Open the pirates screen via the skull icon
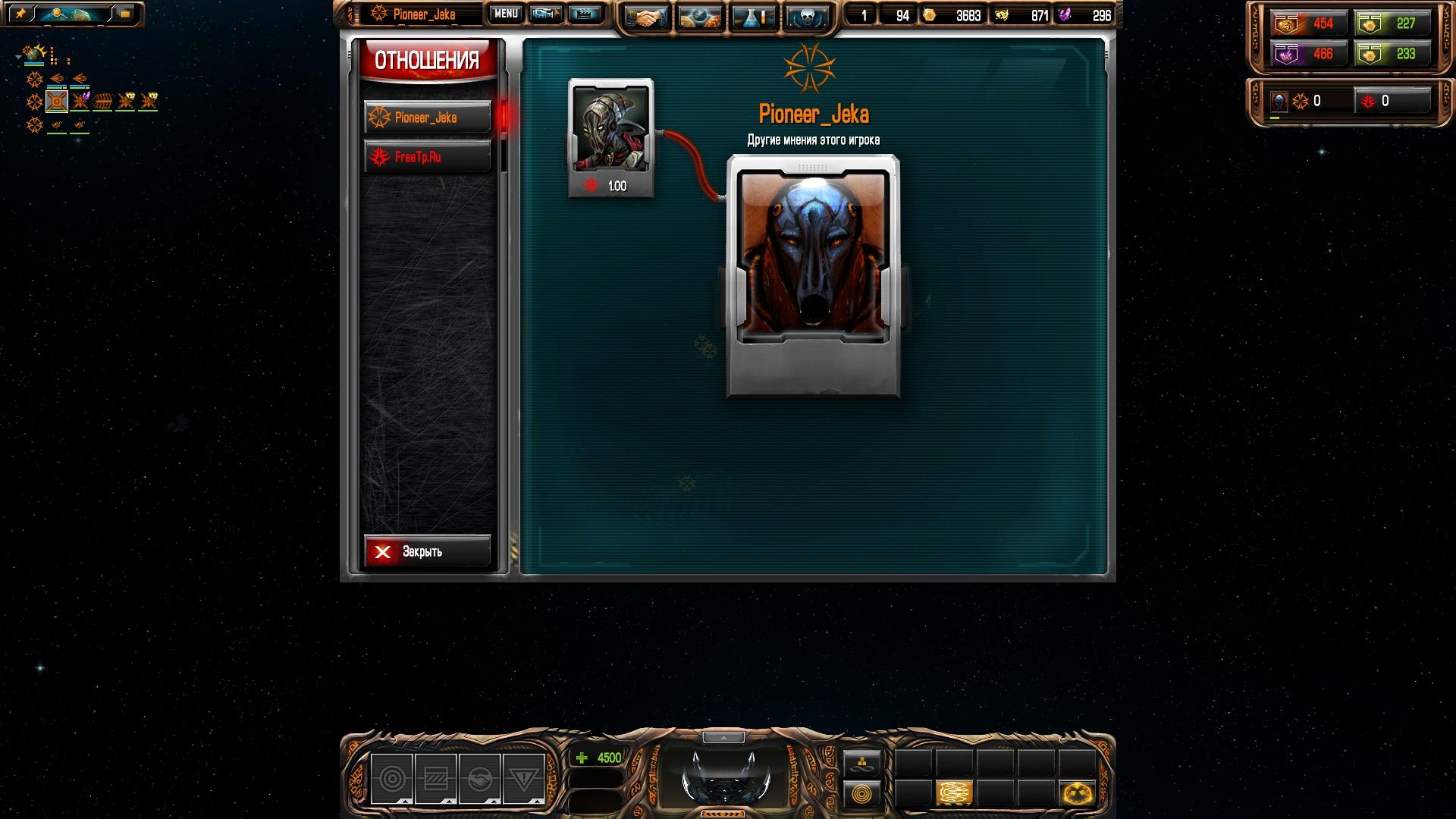The image size is (1456, 819). coord(806,17)
